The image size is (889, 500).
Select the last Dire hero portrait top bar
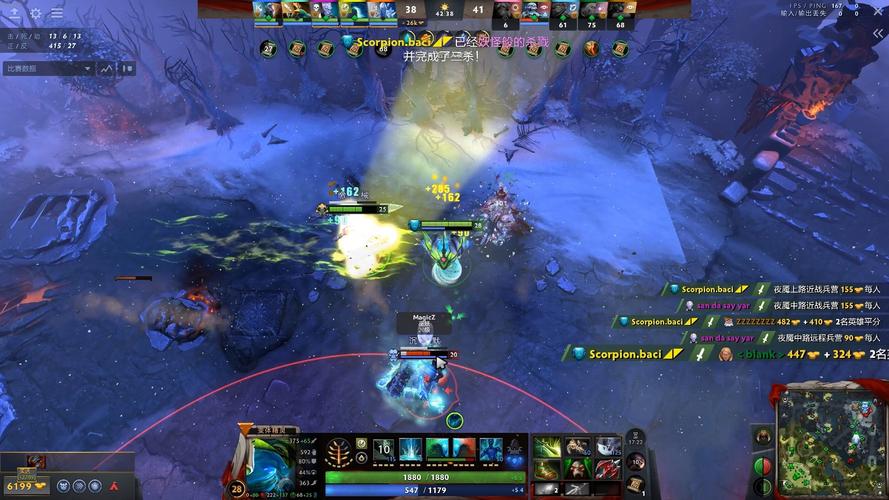click(x=622, y=10)
